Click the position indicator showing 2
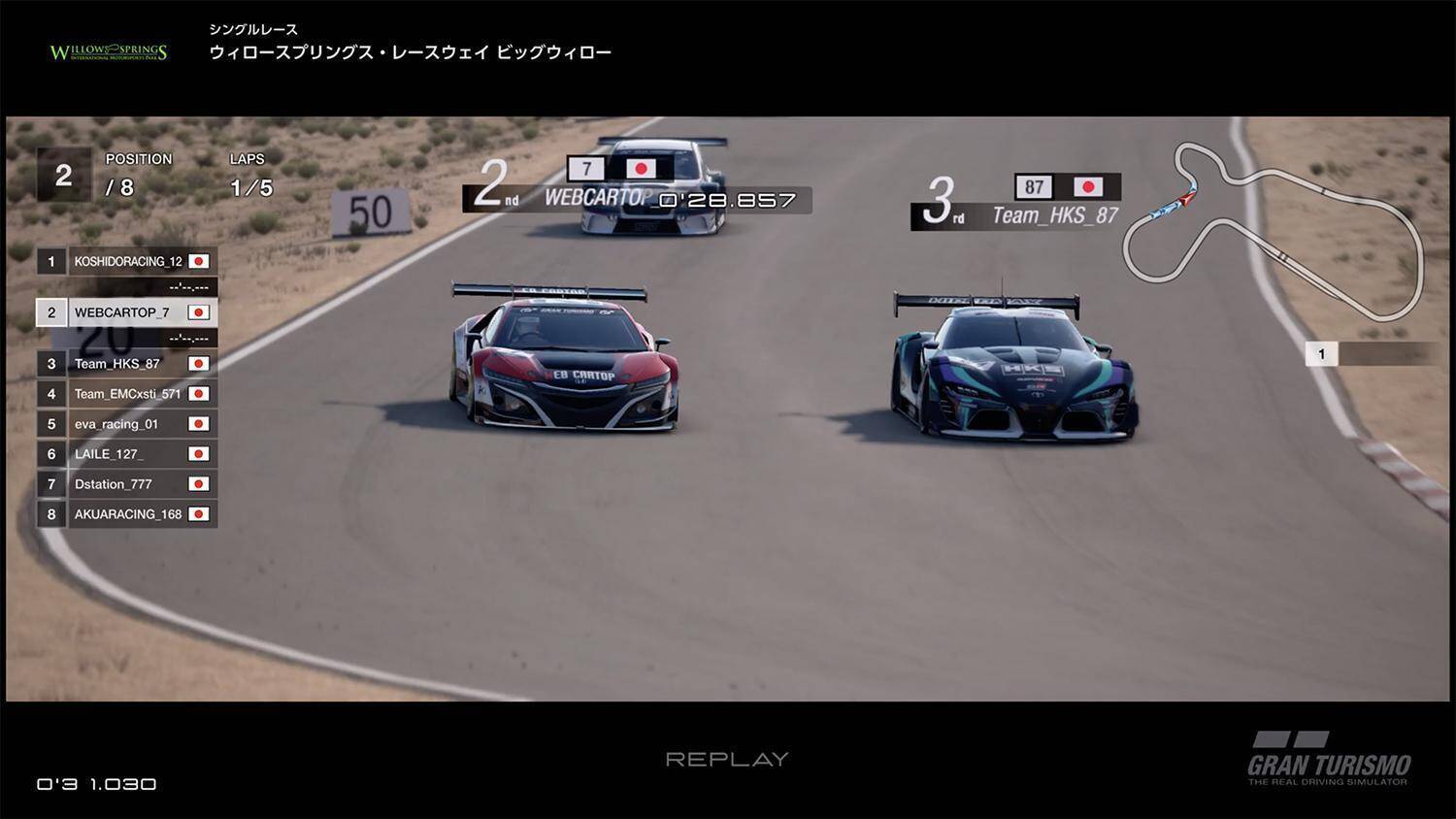 coord(62,176)
